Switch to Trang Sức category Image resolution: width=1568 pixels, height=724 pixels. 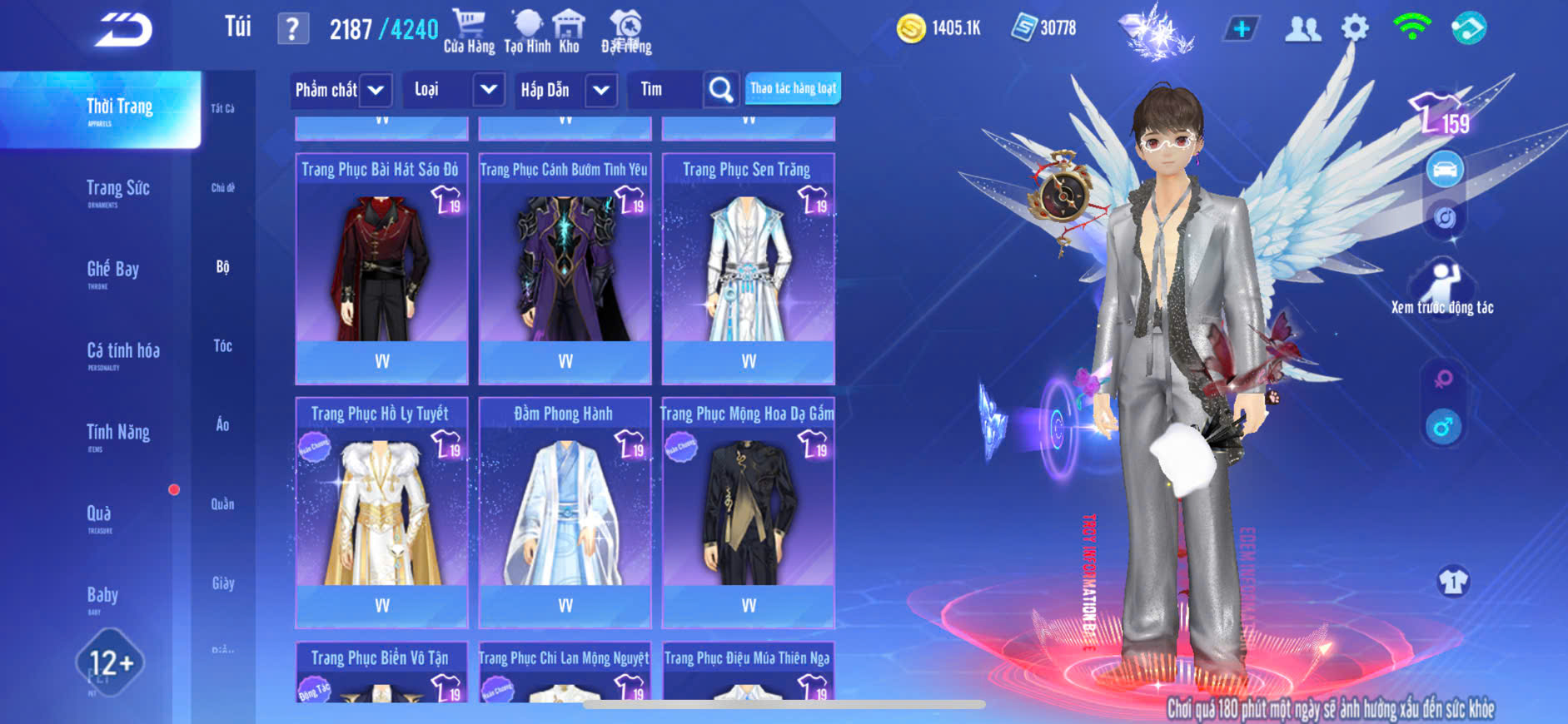coord(118,190)
